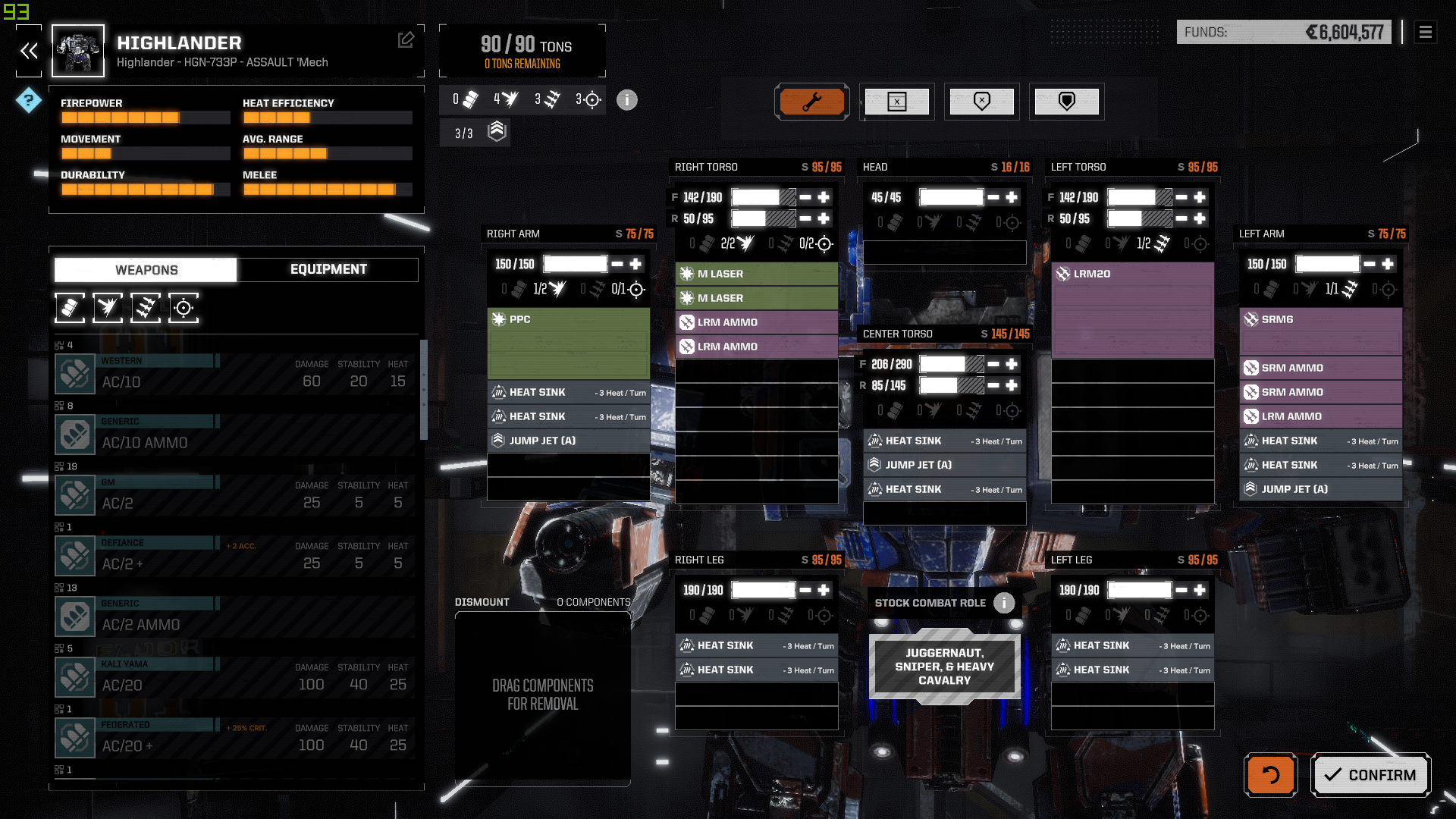
Task: Select the LRM20 in the left torso
Action: pyautogui.click(x=1132, y=274)
